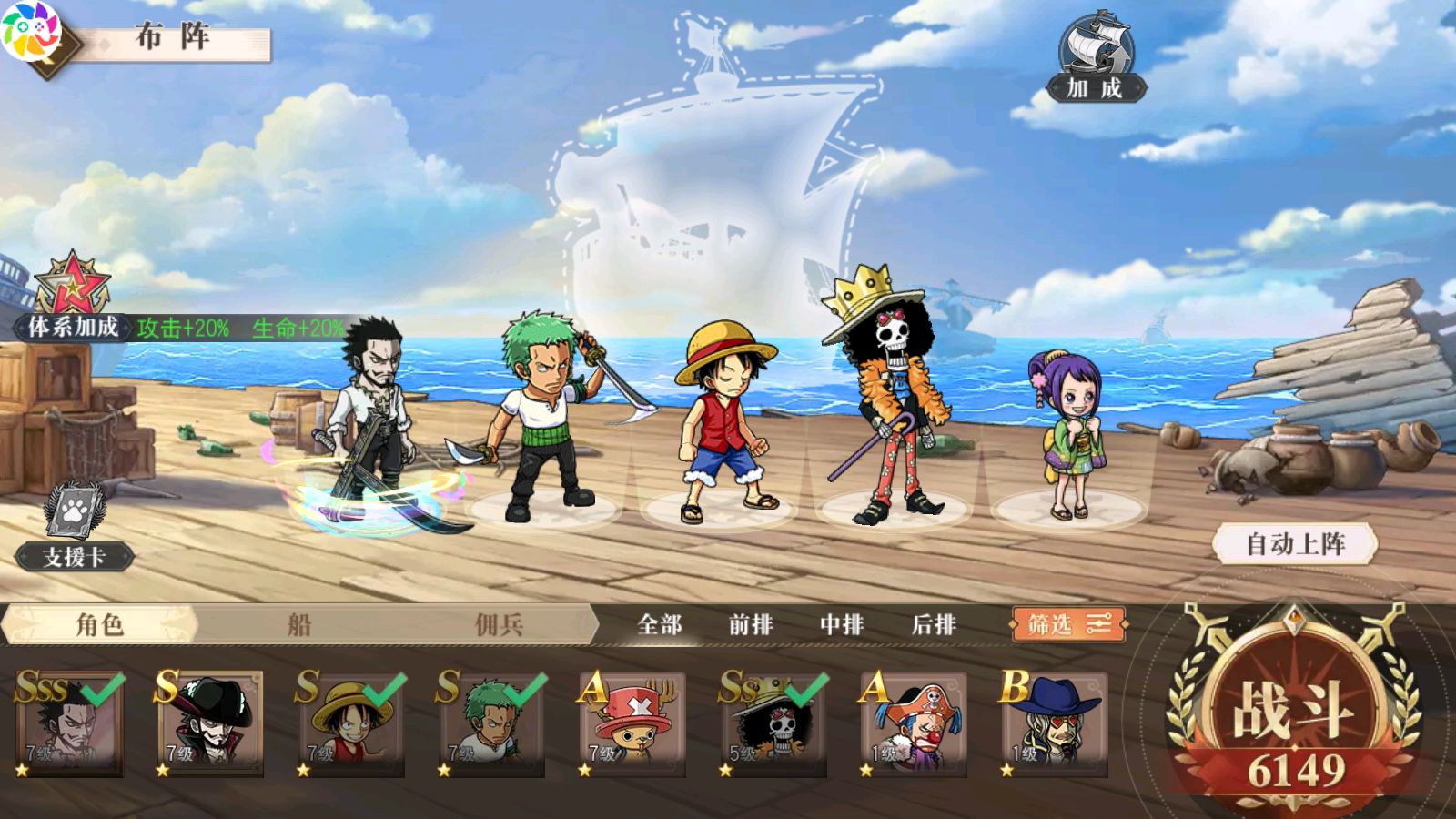Show 全部 all characters filter
The height and width of the screenshot is (819, 1456).
(660, 624)
